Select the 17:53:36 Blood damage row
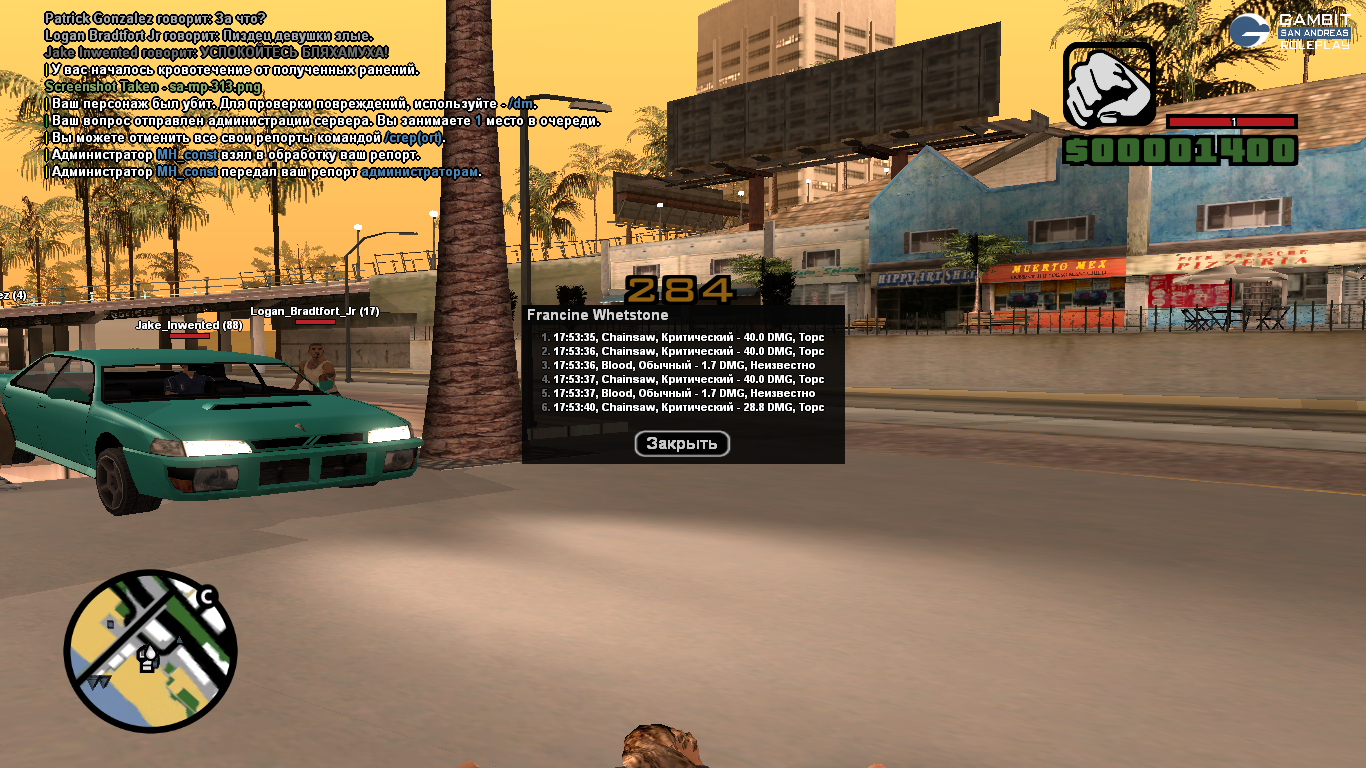Image resolution: width=1366 pixels, height=768 pixels. (x=683, y=365)
